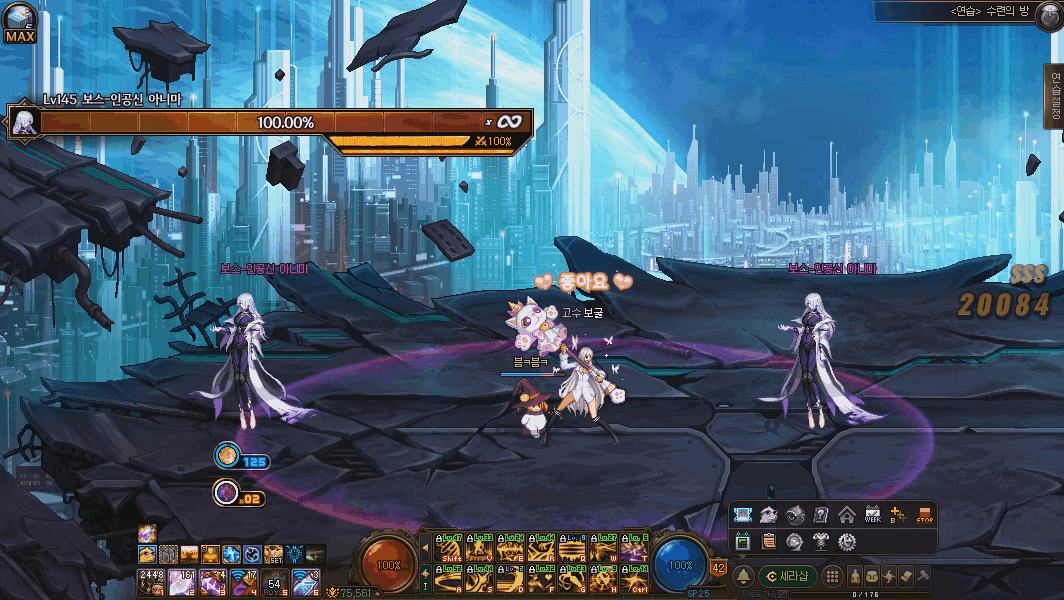Screen dimensions: 1064x600
Task: Activate the purple skill bound to T
Action: tap(634, 549)
